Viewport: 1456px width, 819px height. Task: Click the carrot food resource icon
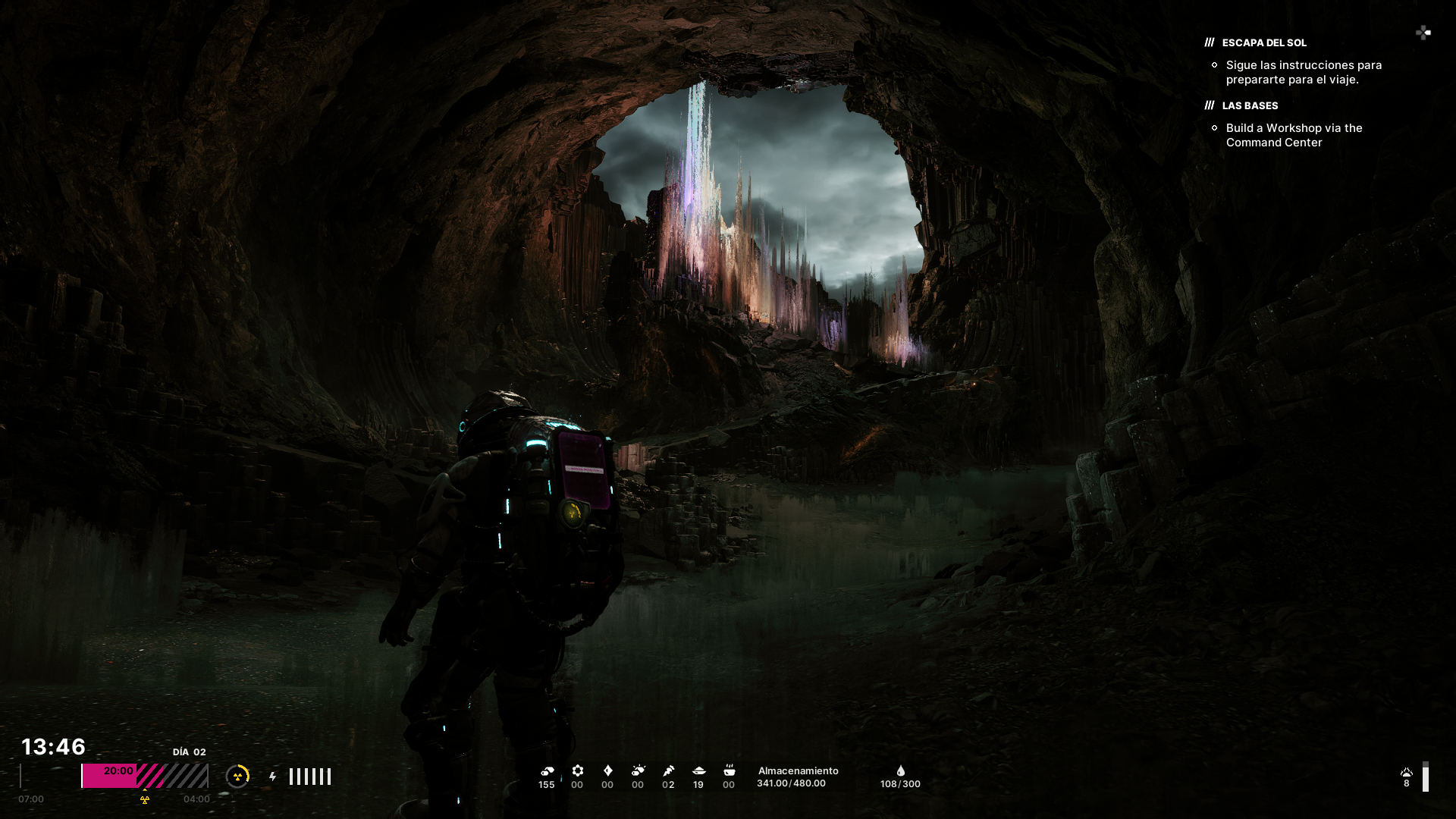668,770
